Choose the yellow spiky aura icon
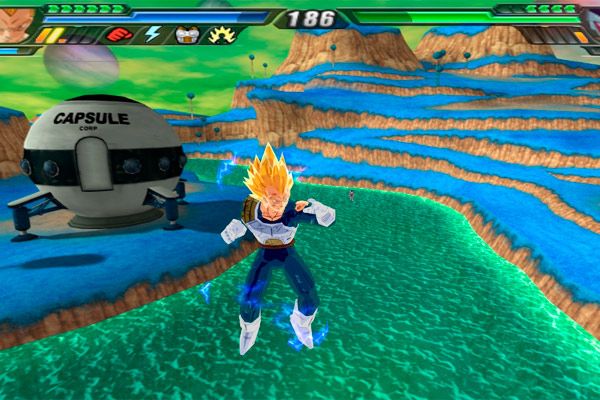Image resolution: width=600 pixels, height=400 pixels. 219,35
